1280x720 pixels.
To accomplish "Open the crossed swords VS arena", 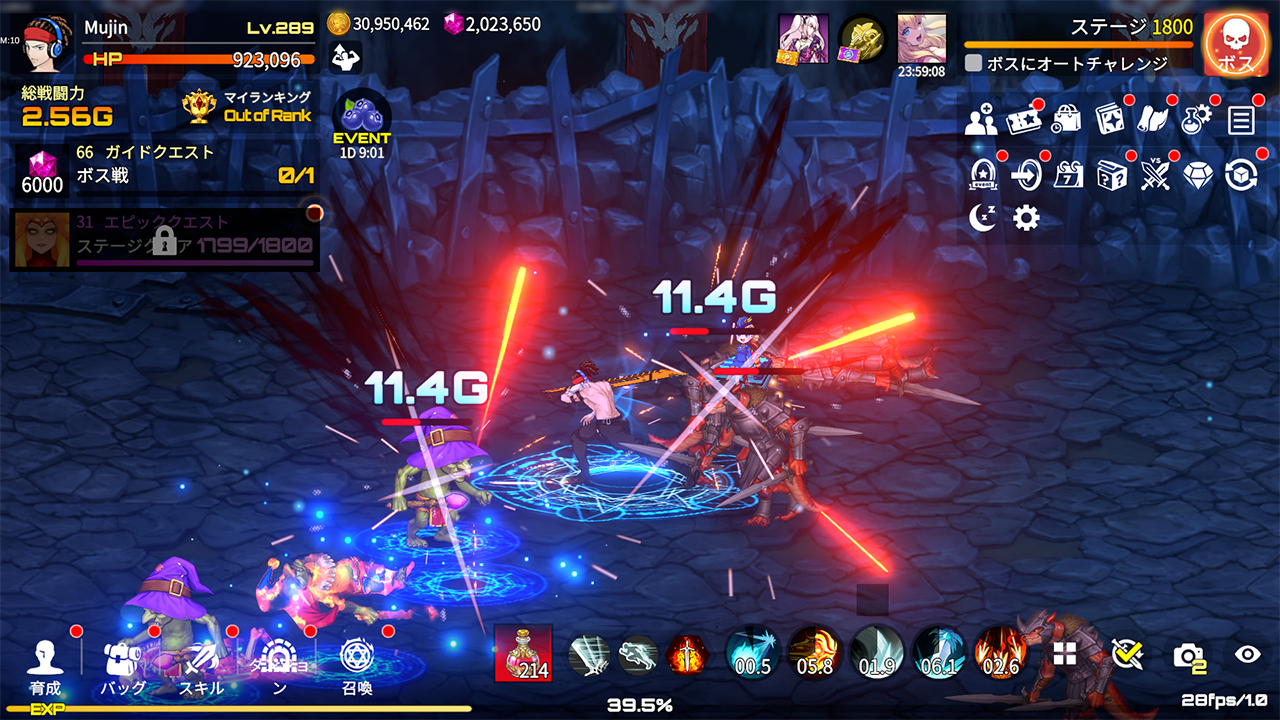I will [1155, 175].
